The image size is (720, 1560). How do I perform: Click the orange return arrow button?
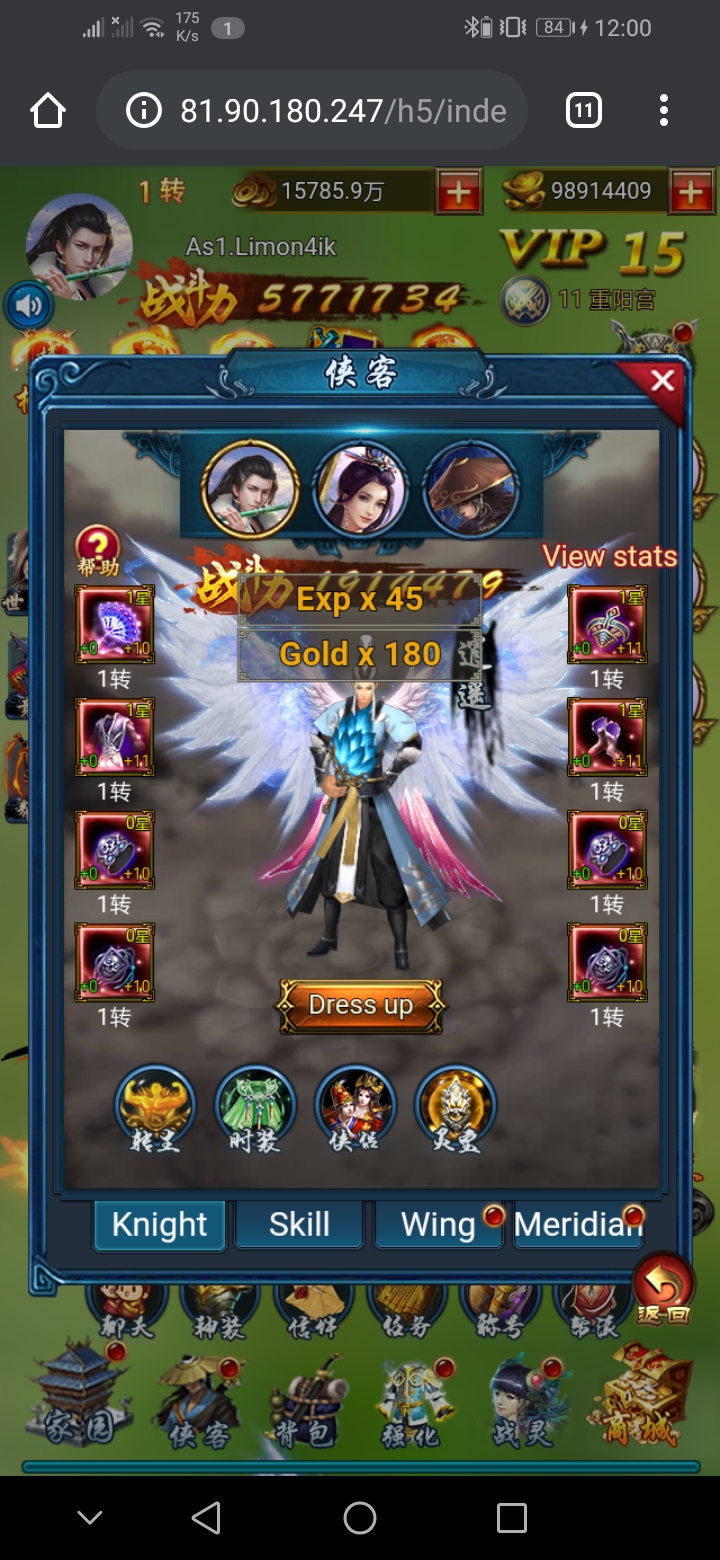[663, 1288]
